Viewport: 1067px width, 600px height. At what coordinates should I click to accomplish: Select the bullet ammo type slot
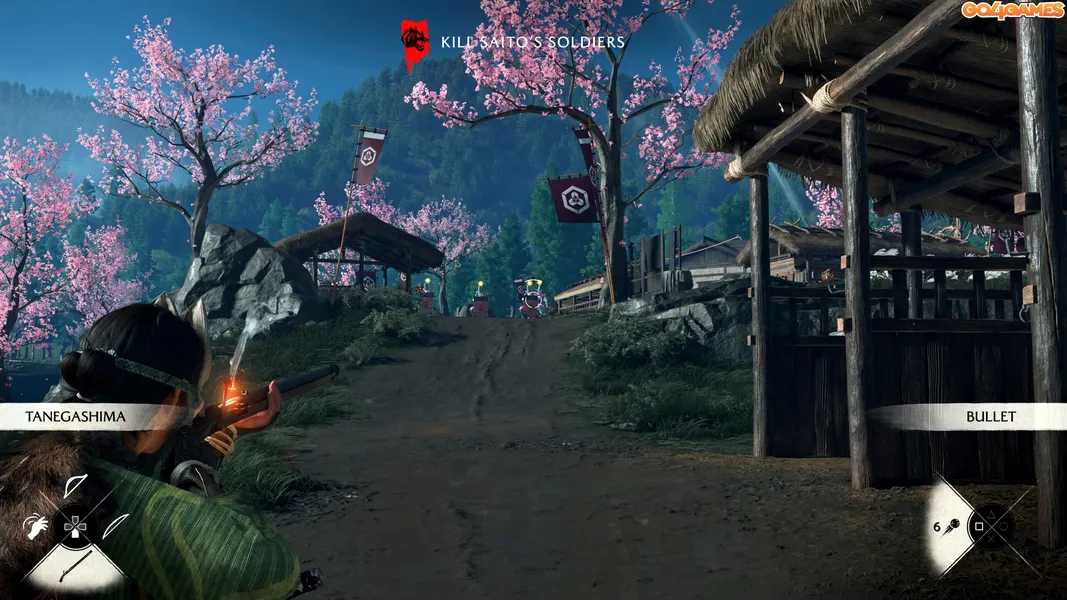(952, 525)
